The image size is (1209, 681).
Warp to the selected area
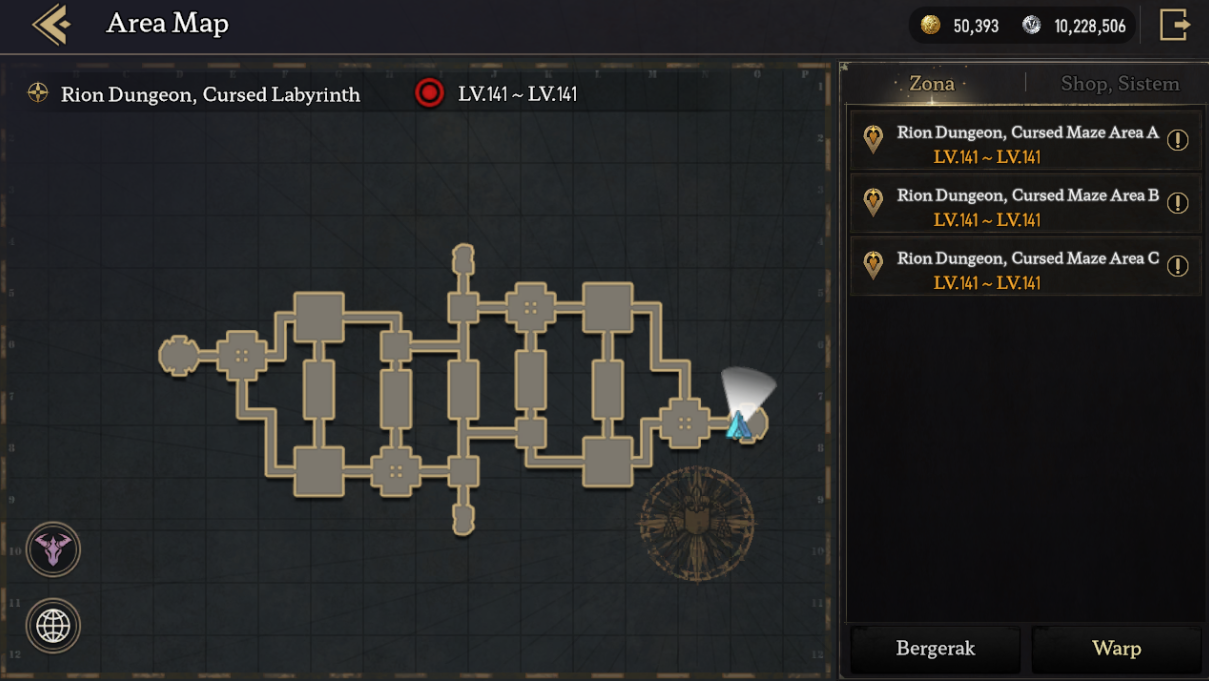pos(1116,649)
